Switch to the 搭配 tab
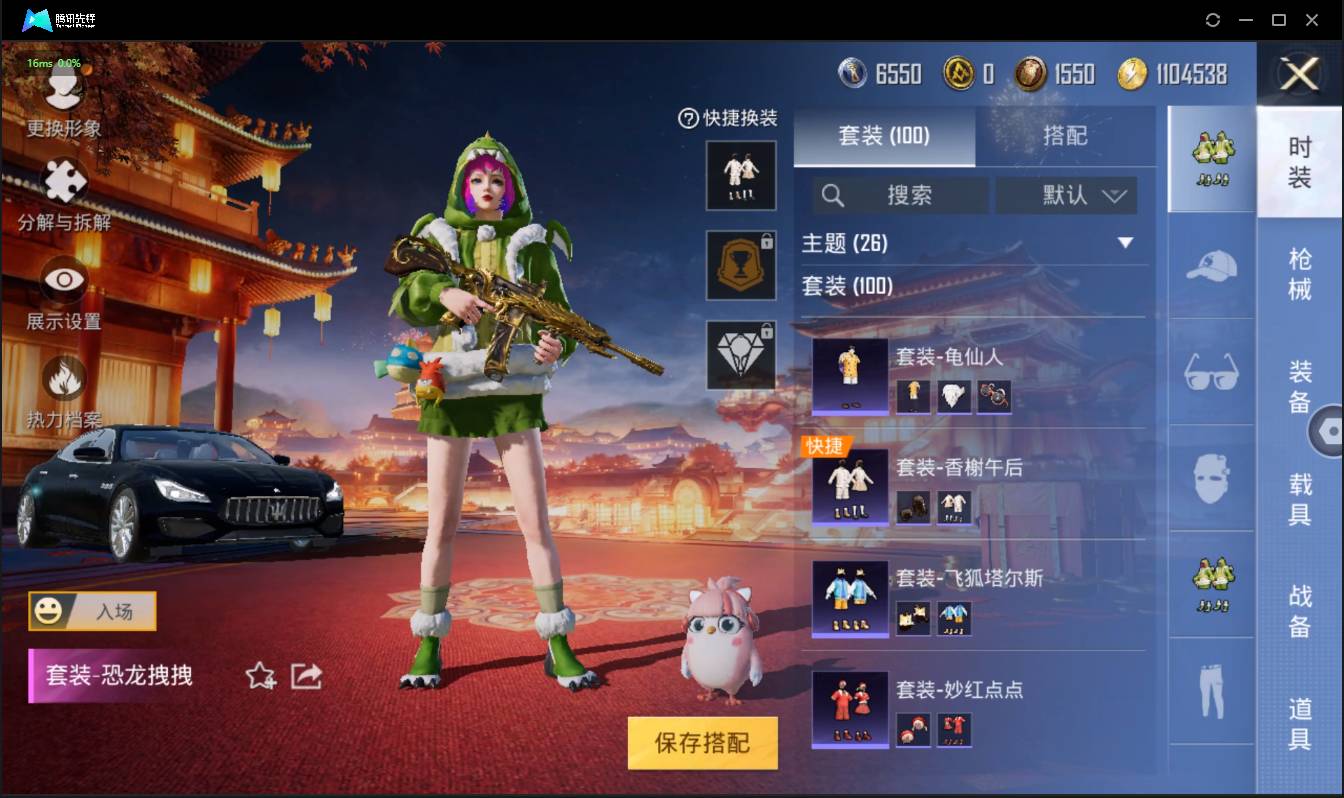The height and width of the screenshot is (798, 1344). click(1067, 136)
